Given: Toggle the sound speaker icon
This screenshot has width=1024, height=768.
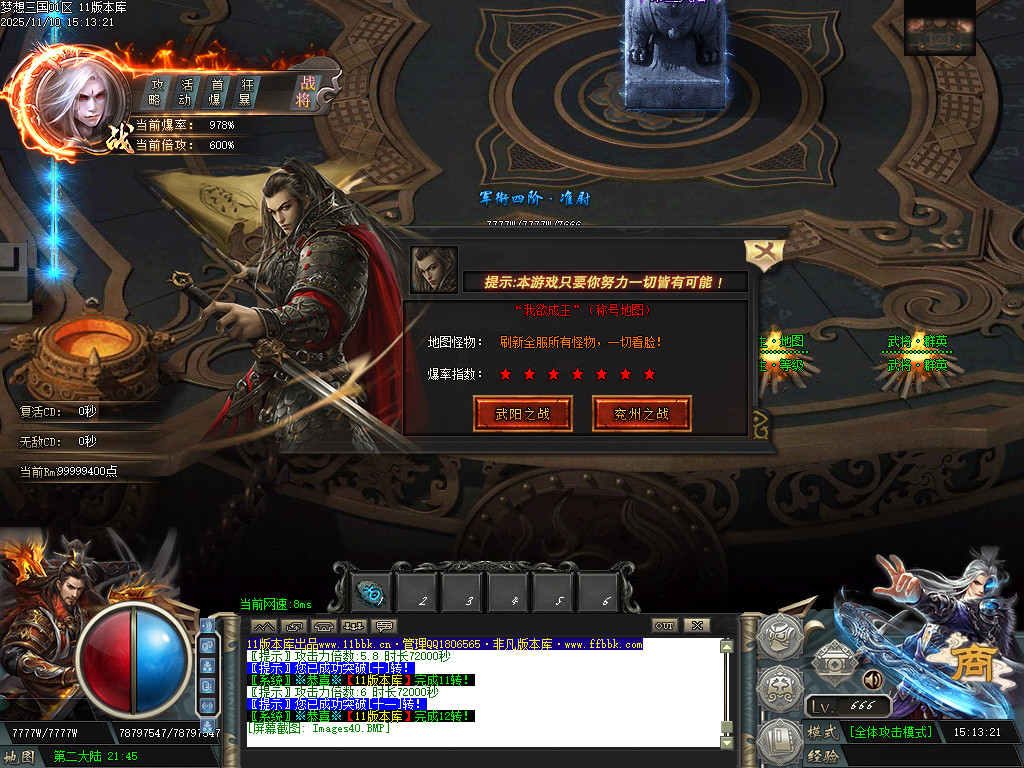Looking at the screenshot, I should pos(872,680).
